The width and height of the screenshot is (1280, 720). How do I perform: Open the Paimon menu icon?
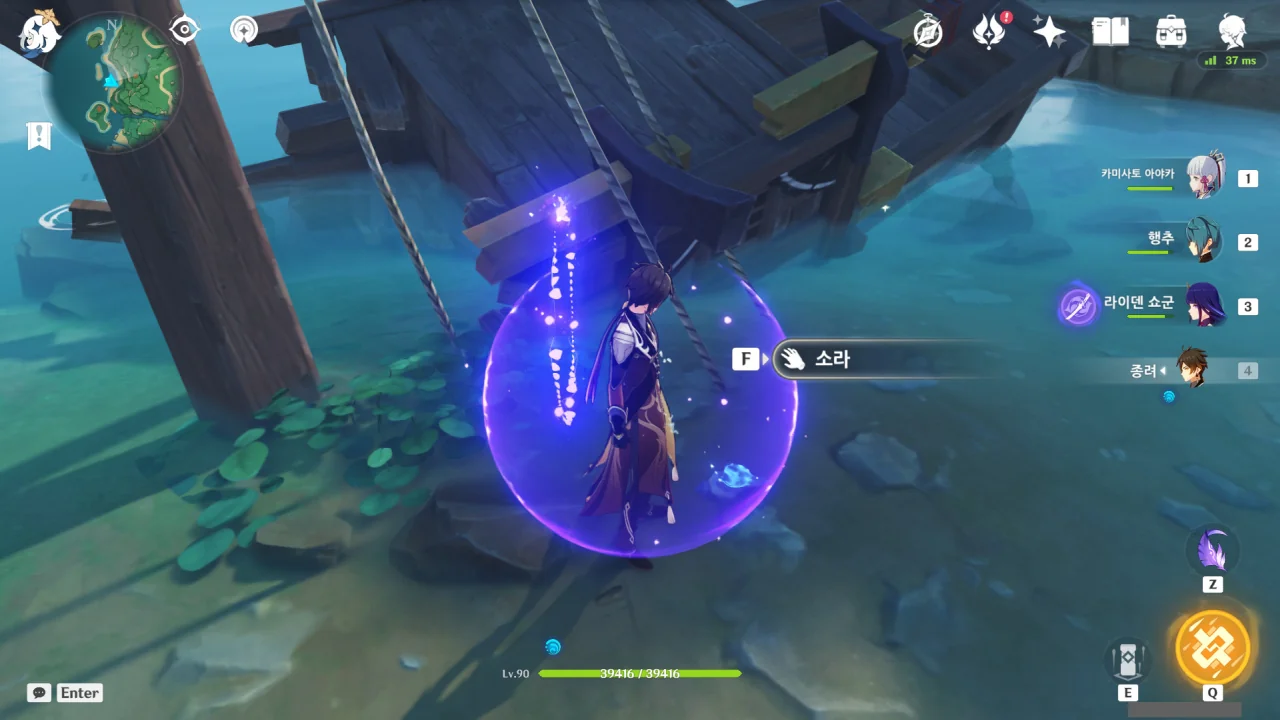[39, 30]
